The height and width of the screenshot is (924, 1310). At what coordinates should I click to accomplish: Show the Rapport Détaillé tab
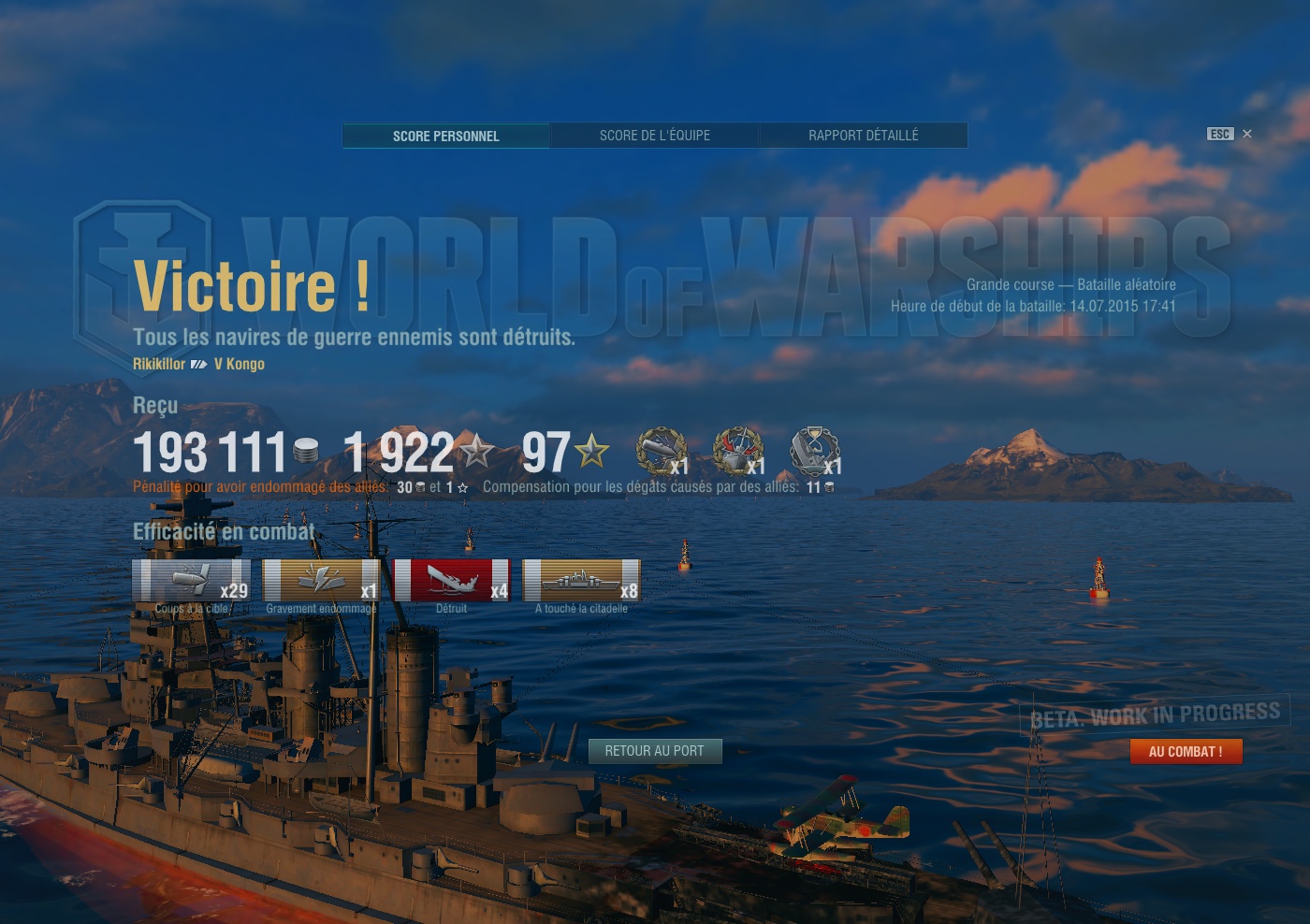pos(863,136)
